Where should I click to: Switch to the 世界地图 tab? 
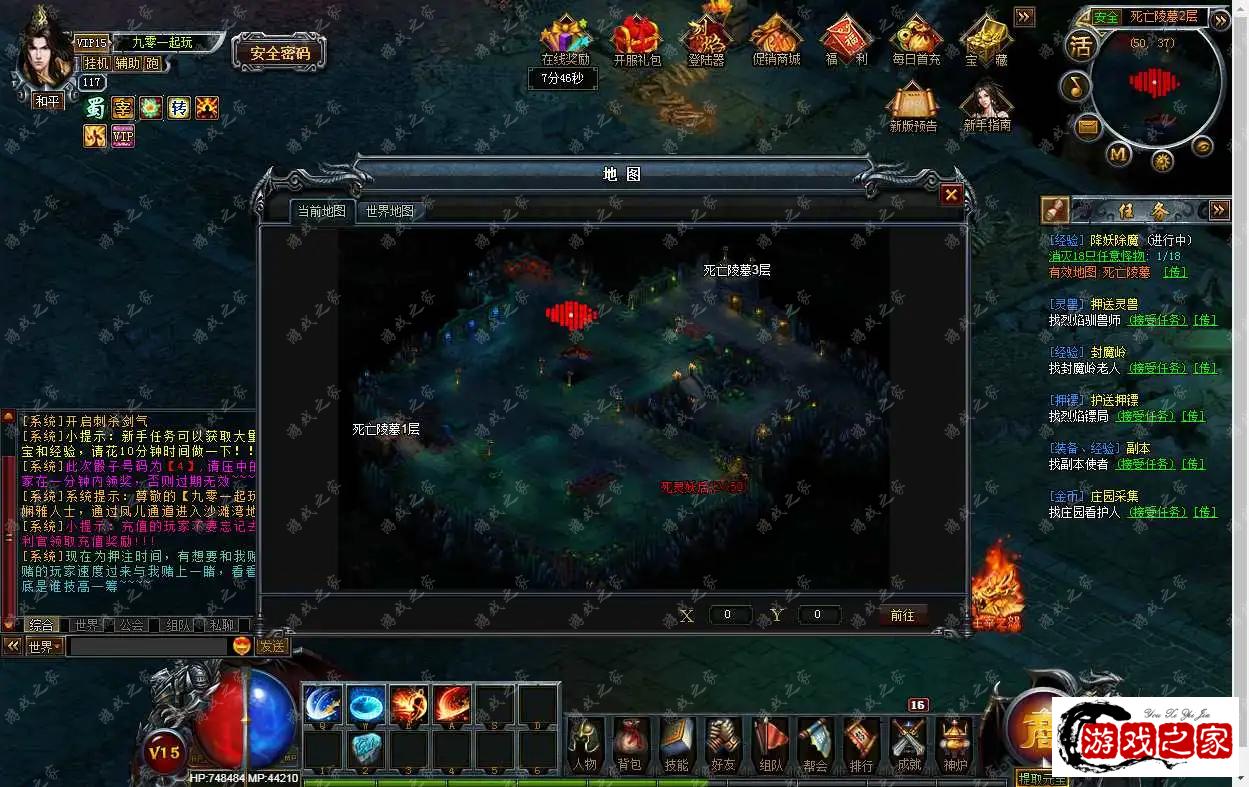click(389, 211)
